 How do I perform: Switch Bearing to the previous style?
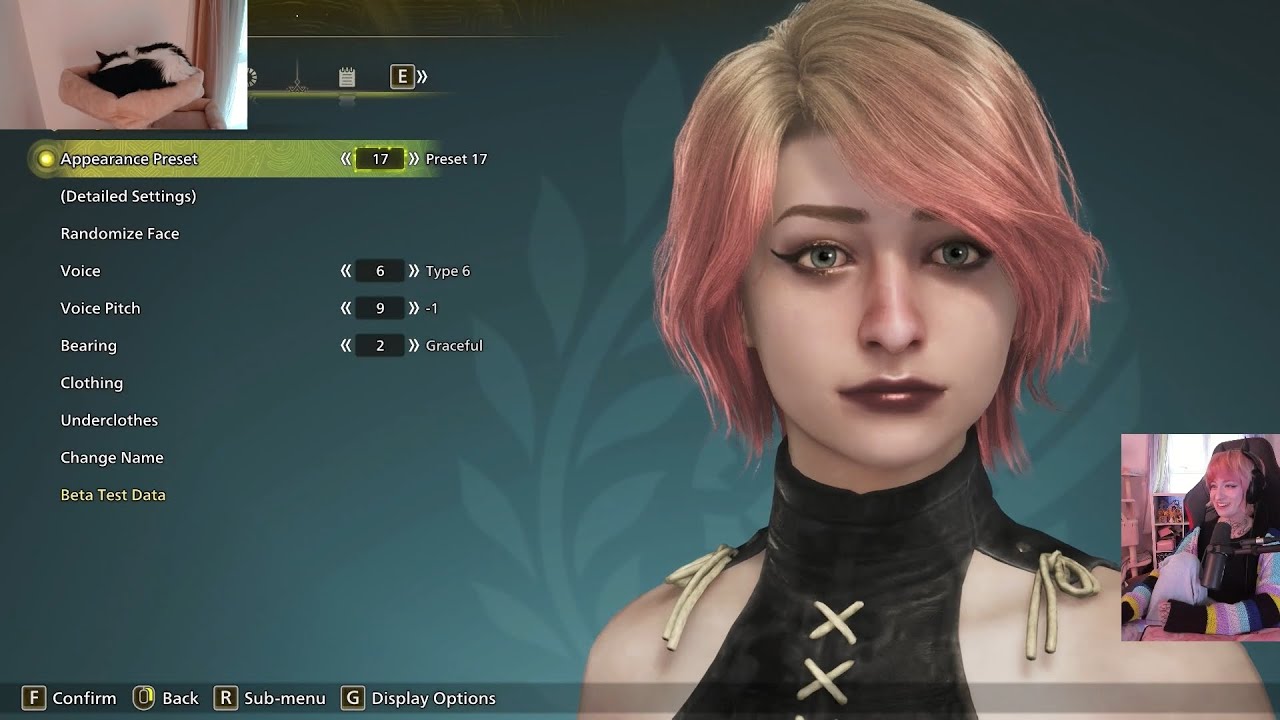point(346,346)
